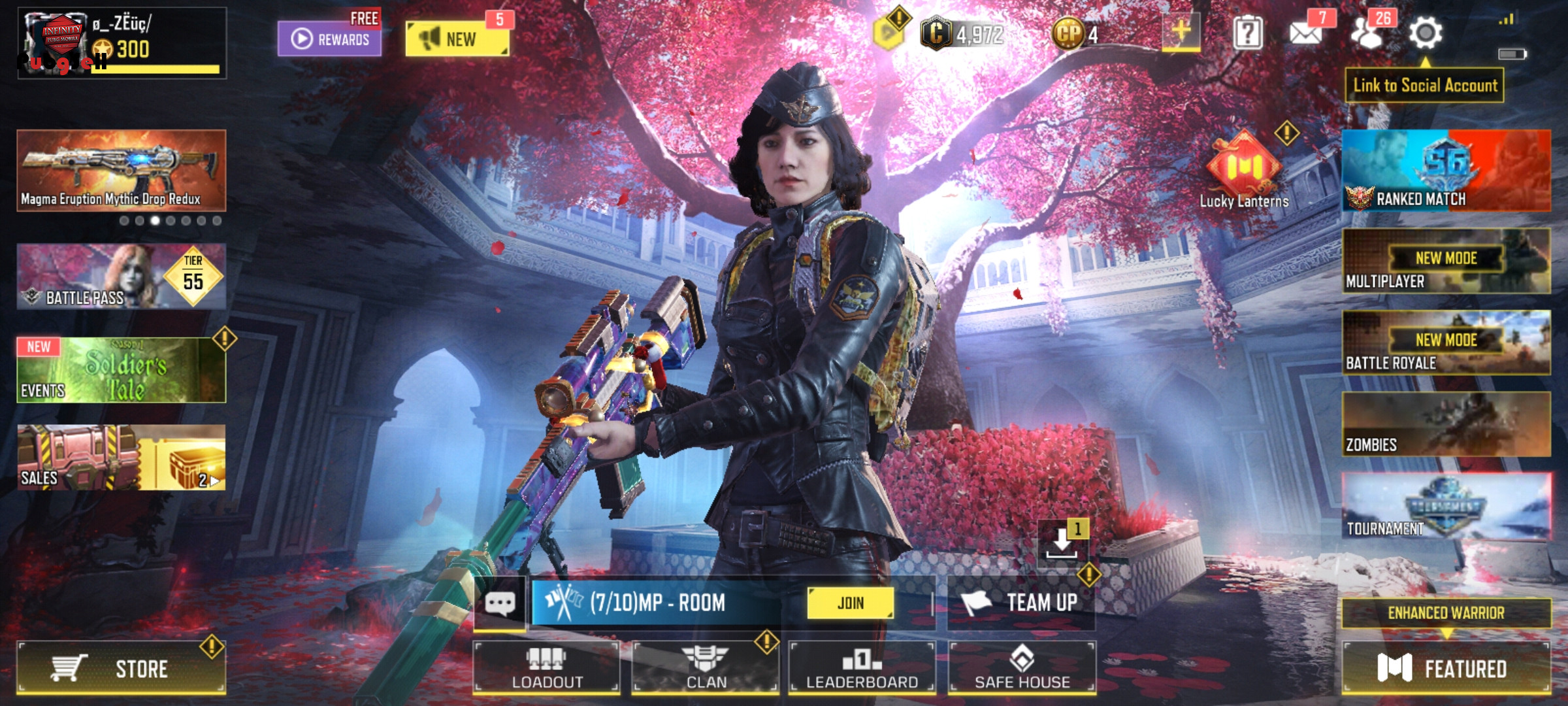
Task: Open the Loadout screen
Action: pyautogui.click(x=546, y=668)
